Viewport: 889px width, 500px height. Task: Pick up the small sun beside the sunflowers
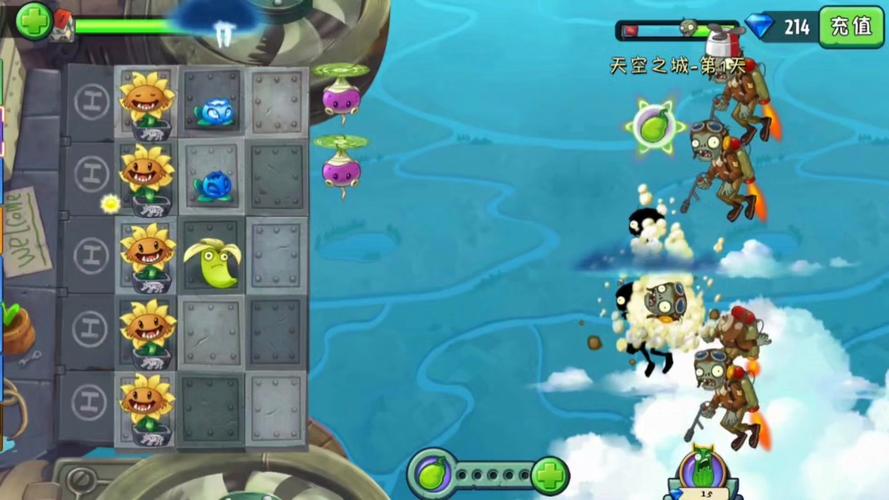point(110,203)
